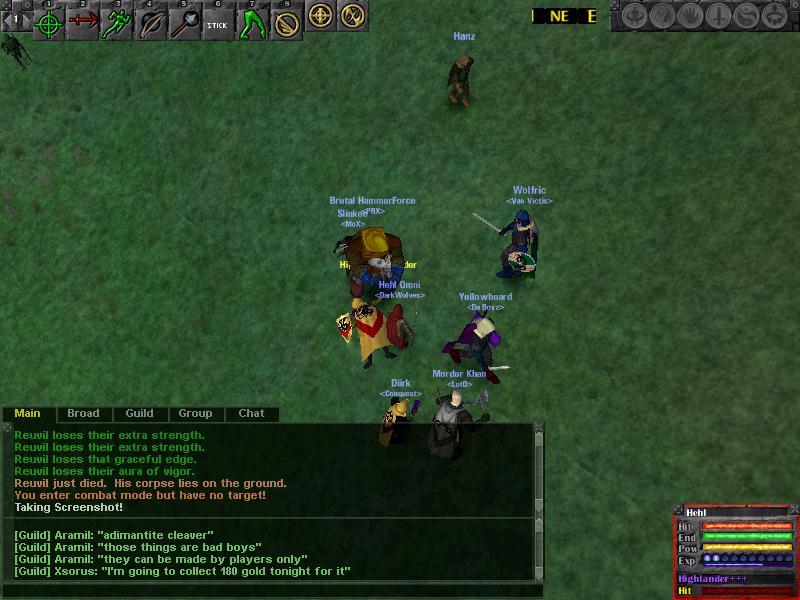Switch to the Guild chat tab
800x600 pixels.
coord(139,413)
